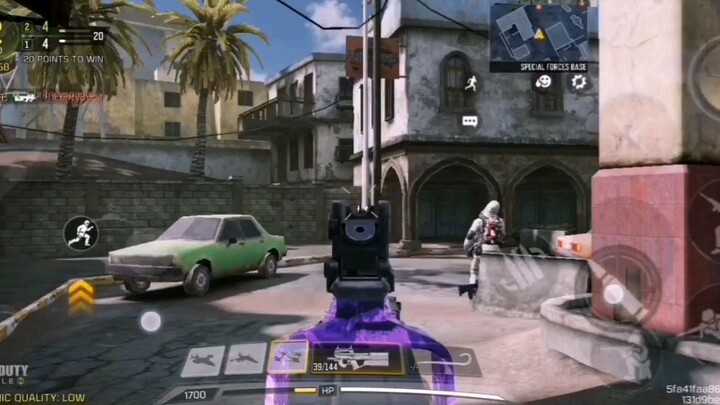Open the text chat bubble
Image resolution: width=720 pixels, height=405 pixels.
tap(470, 121)
